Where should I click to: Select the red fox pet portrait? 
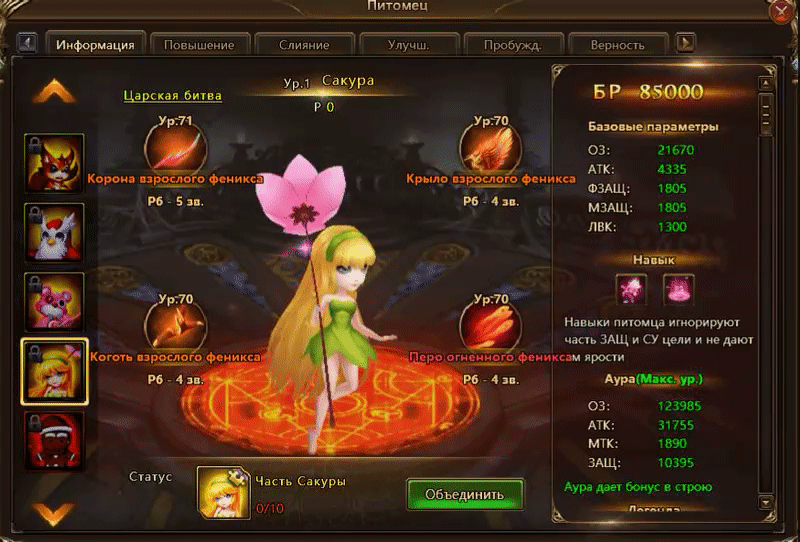point(54,162)
